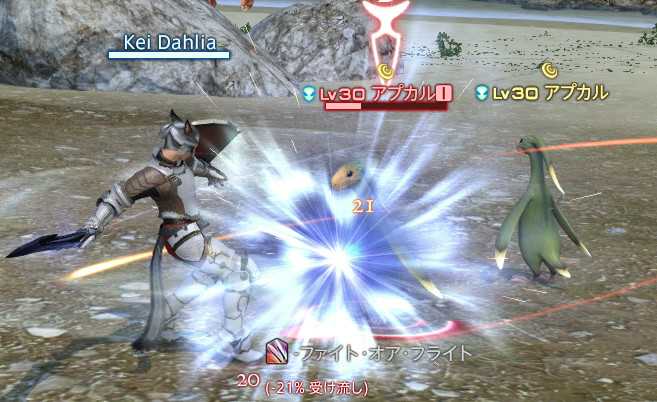Select the Kei Dahlia player nameplate
Screen dimensions: 657x402
point(167,42)
